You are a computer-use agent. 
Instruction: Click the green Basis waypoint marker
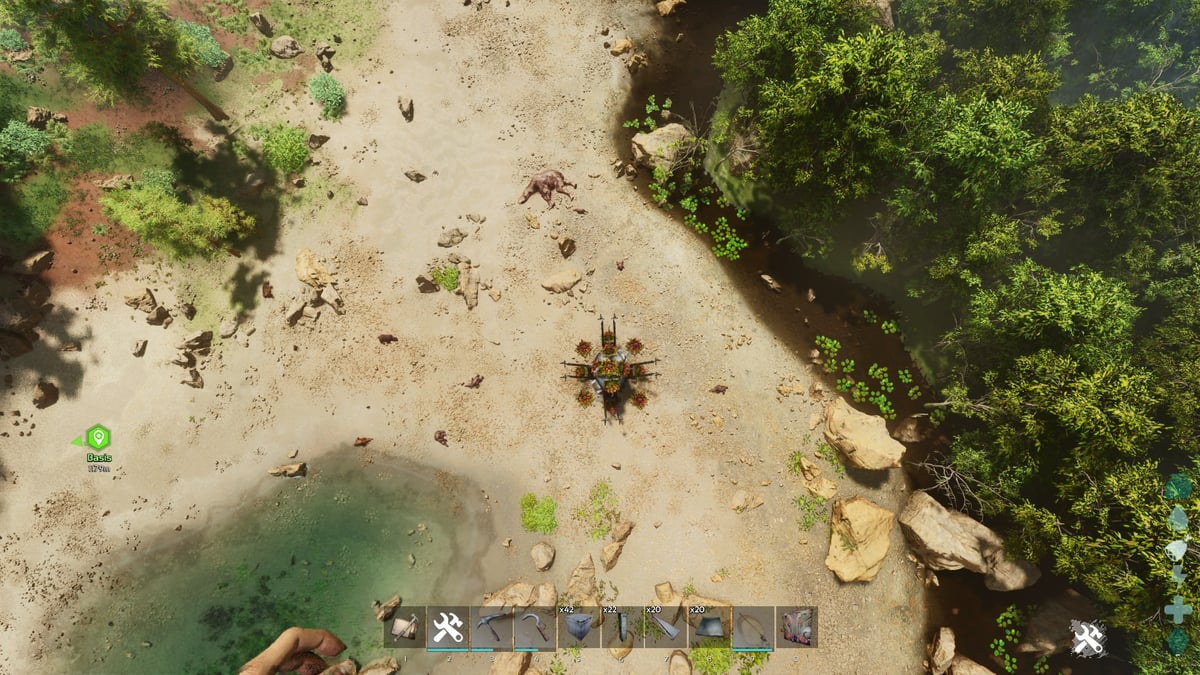(x=98, y=438)
